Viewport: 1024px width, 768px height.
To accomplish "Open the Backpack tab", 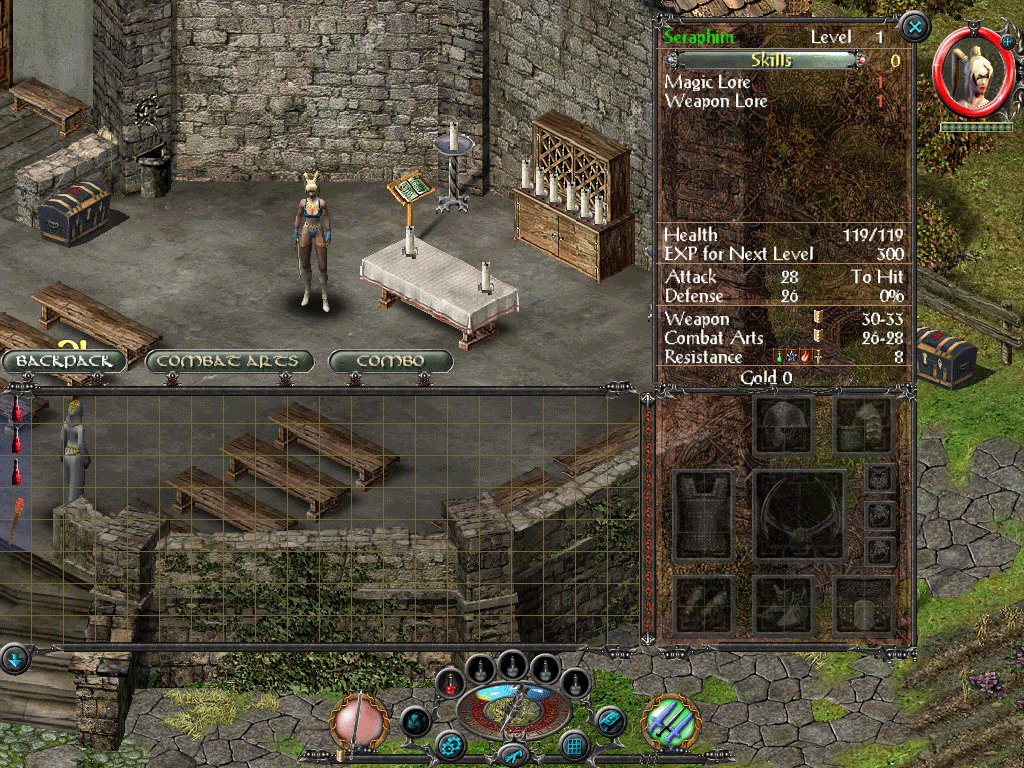I will pos(64,360).
